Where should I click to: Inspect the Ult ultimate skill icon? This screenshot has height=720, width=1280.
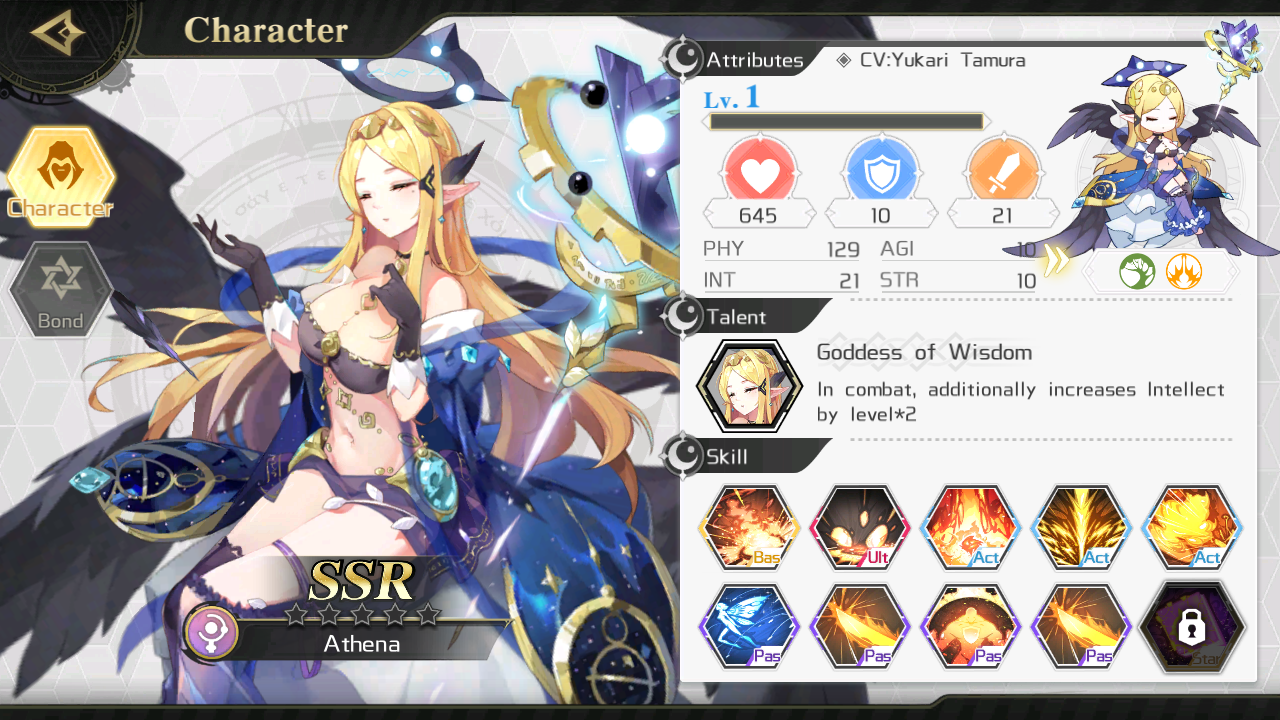pyautogui.click(x=859, y=527)
